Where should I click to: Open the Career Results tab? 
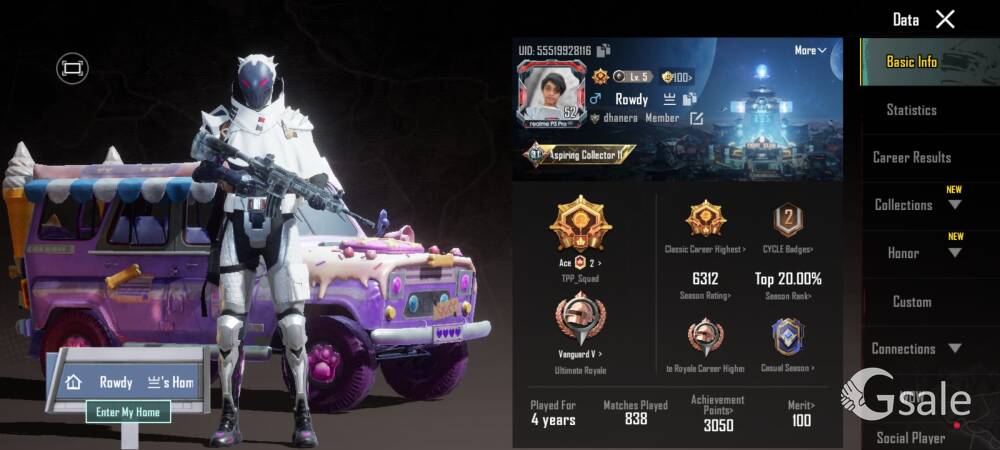point(911,157)
